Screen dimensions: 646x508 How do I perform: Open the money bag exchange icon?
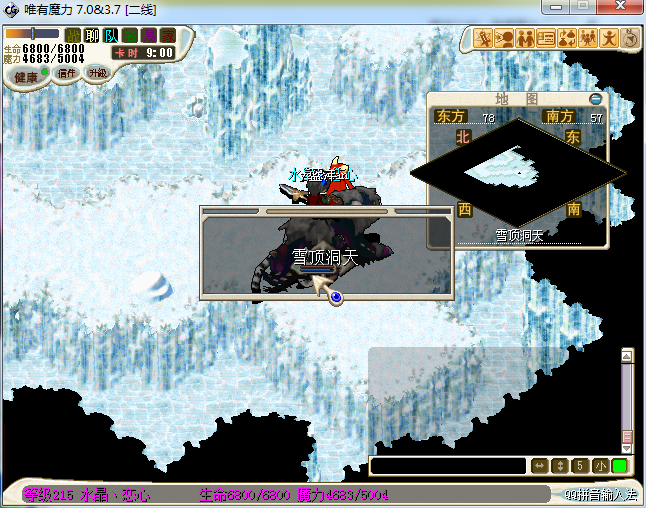click(567, 39)
